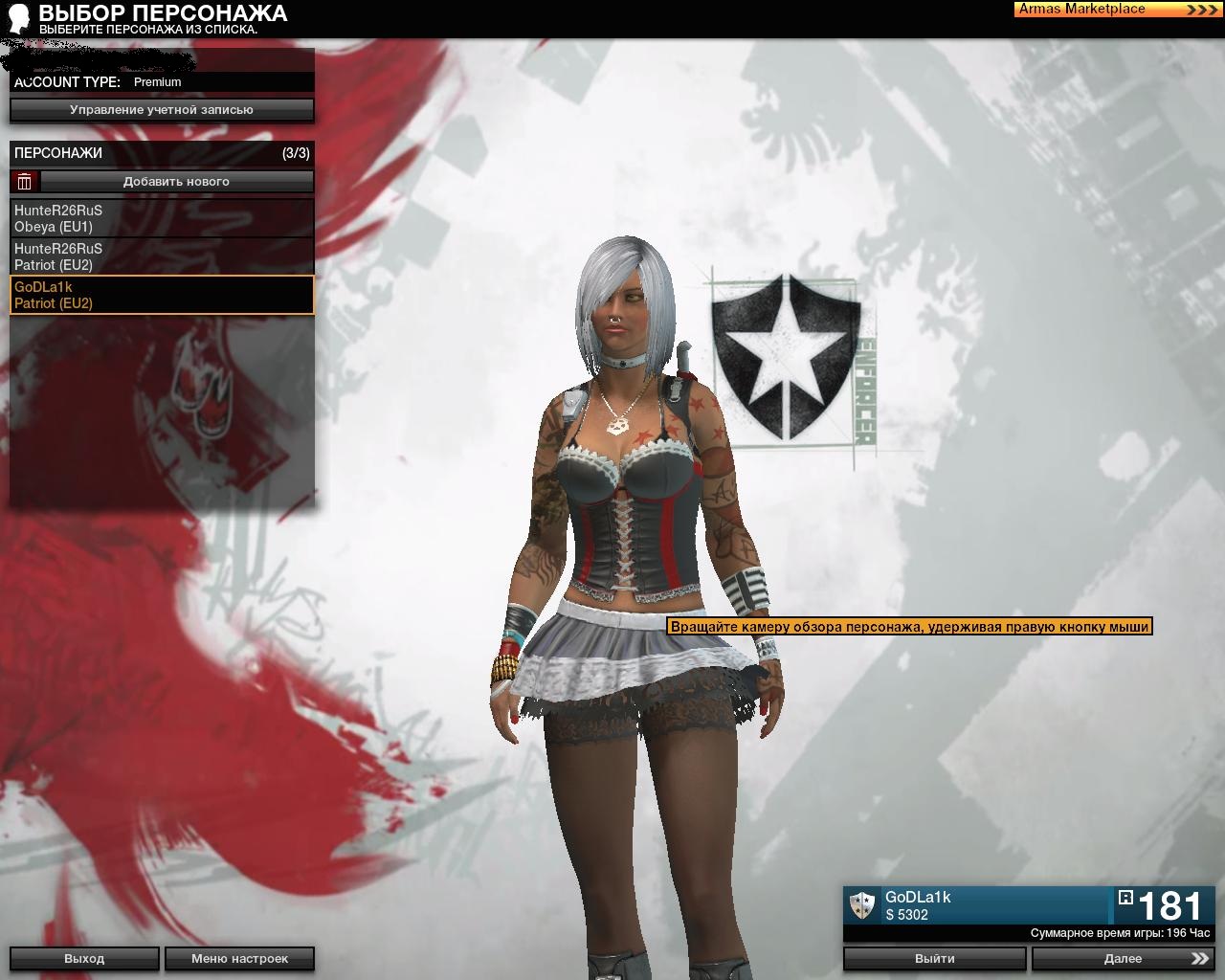Open the Armas Marketplace

1117,10
